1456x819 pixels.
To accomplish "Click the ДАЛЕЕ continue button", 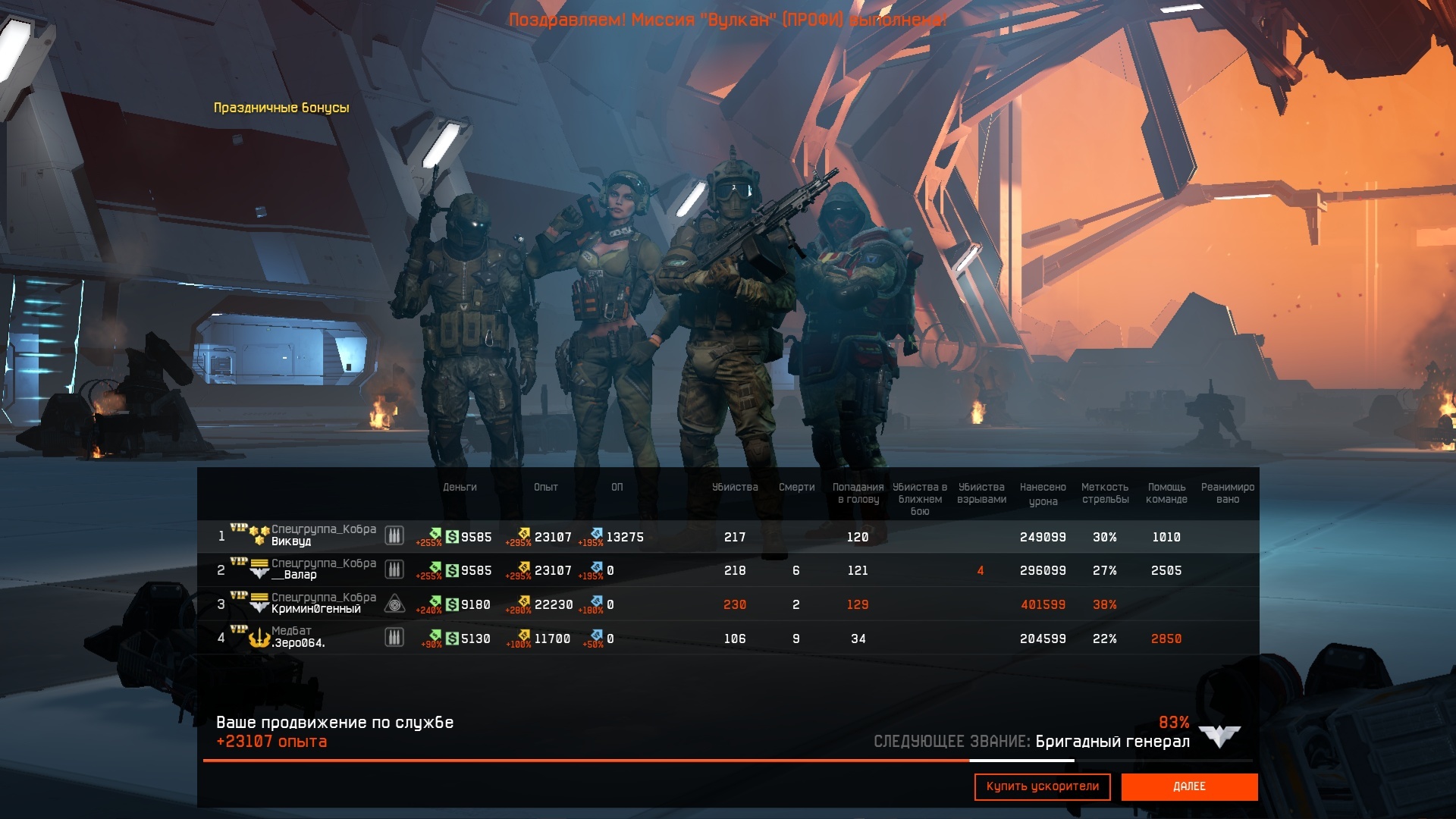I will tap(1188, 786).
